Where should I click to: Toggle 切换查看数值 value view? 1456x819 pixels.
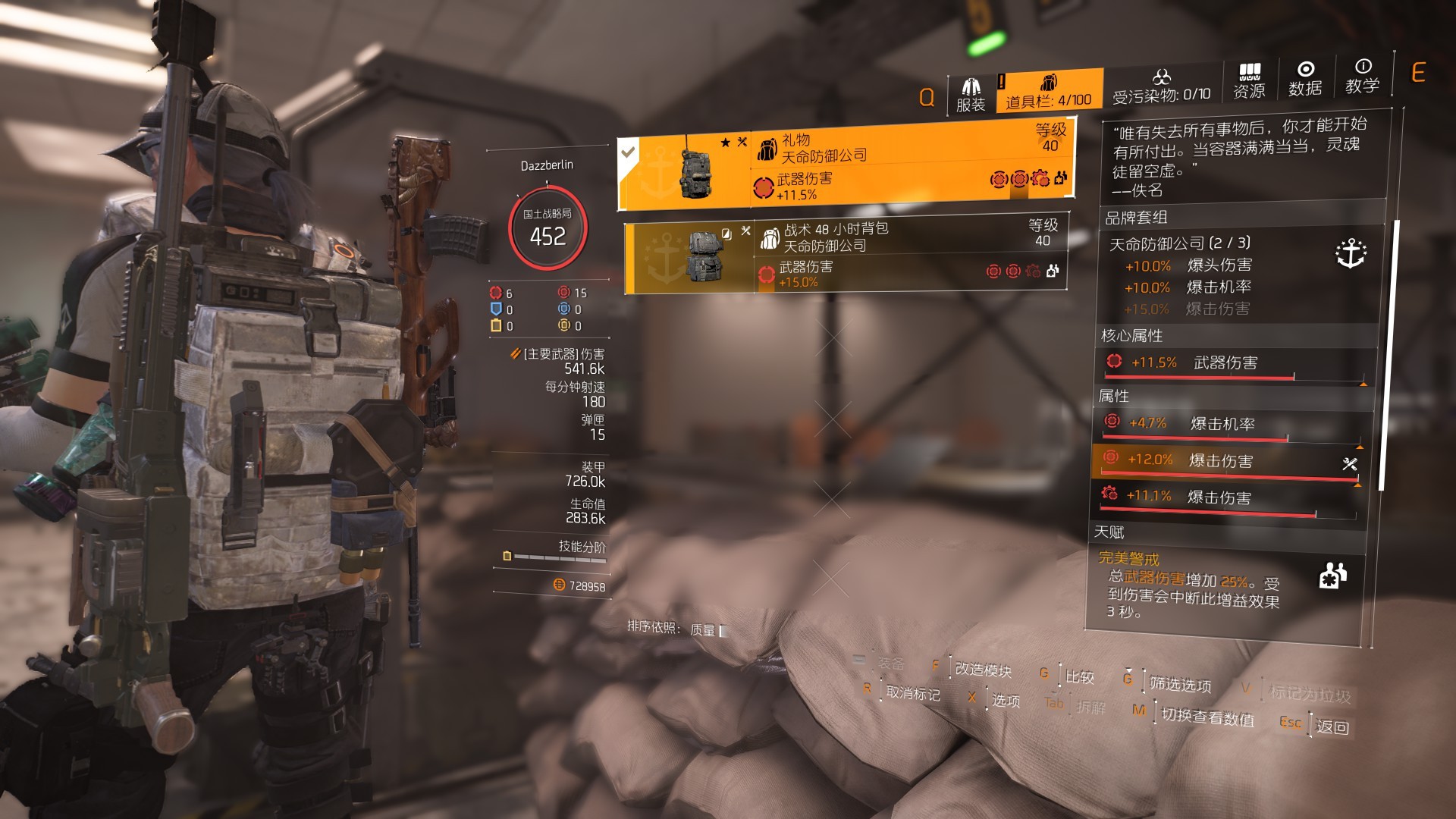click(1207, 716)
